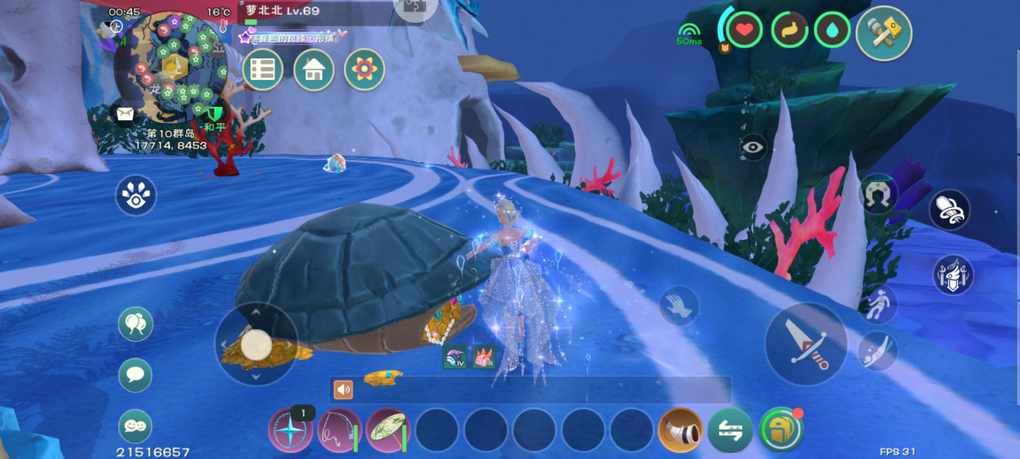This screenshot has width=1020, height=459.
Task: Open the smiley emote button
Action: [x=136, y=425]
